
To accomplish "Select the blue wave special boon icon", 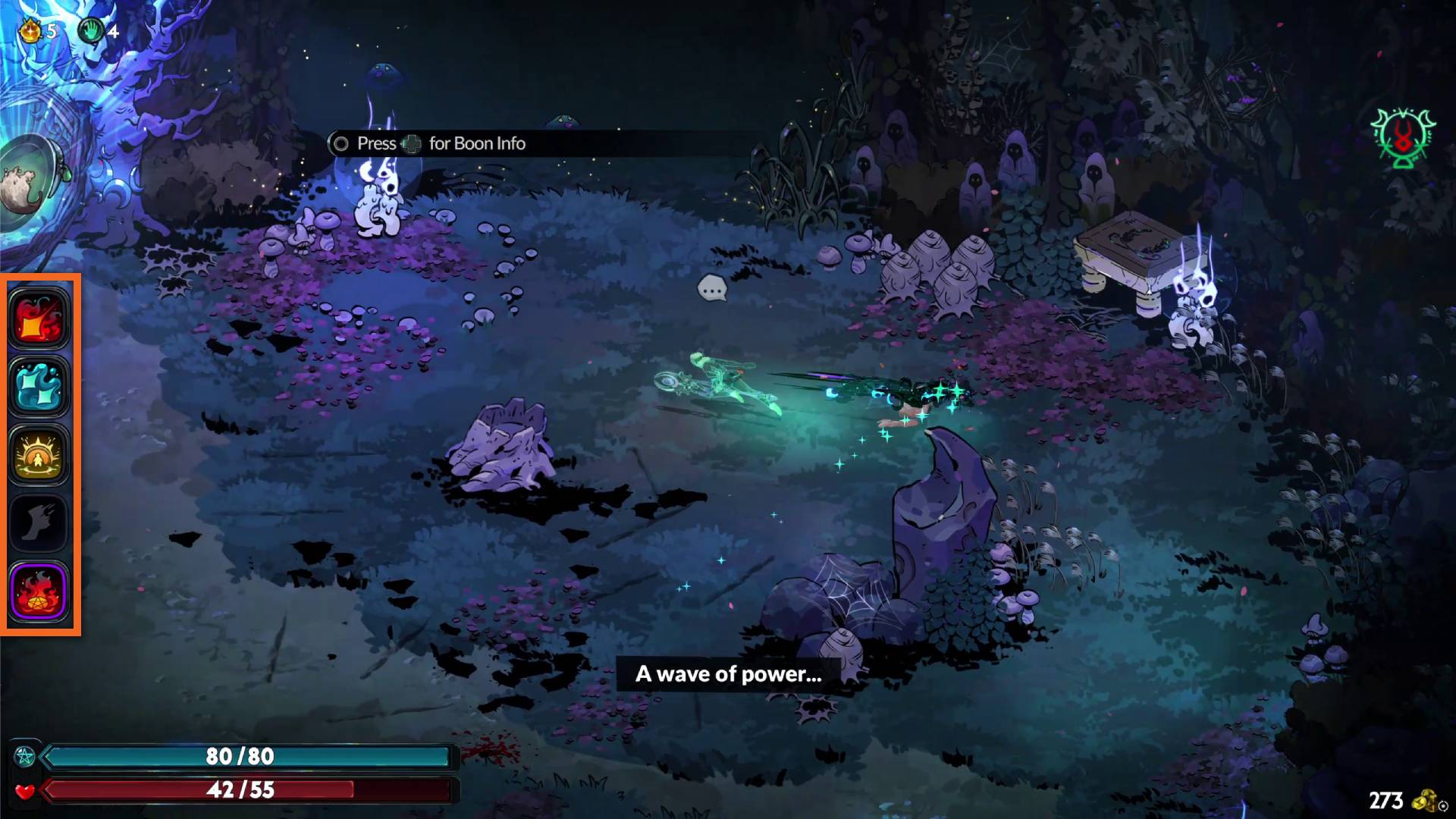I will [x=39, y=387].
